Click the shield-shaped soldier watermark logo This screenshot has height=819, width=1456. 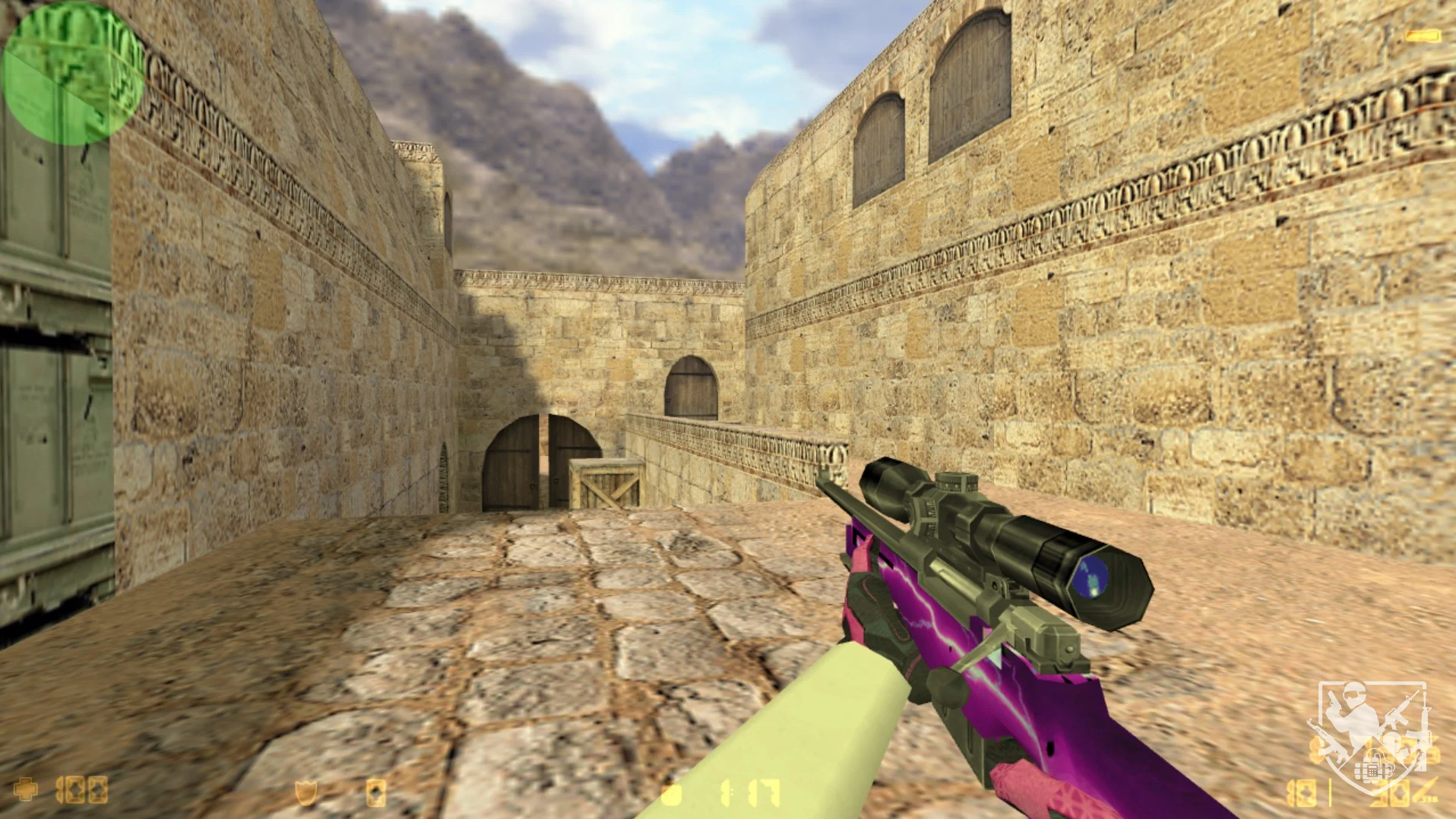1372,736
